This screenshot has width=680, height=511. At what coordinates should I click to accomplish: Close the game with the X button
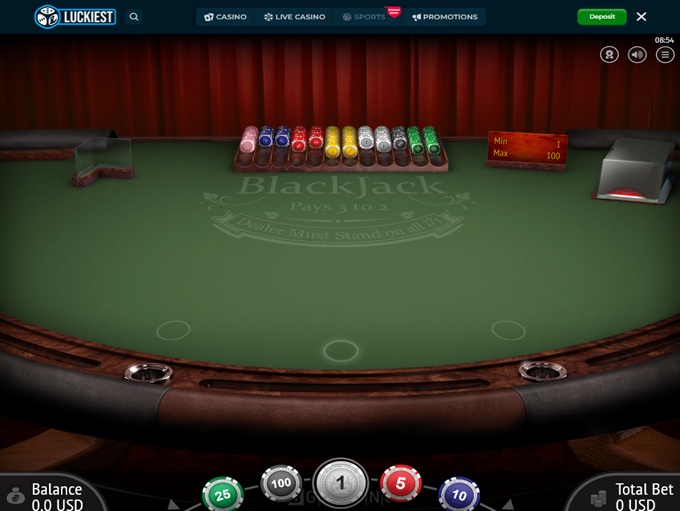[641, 17]
